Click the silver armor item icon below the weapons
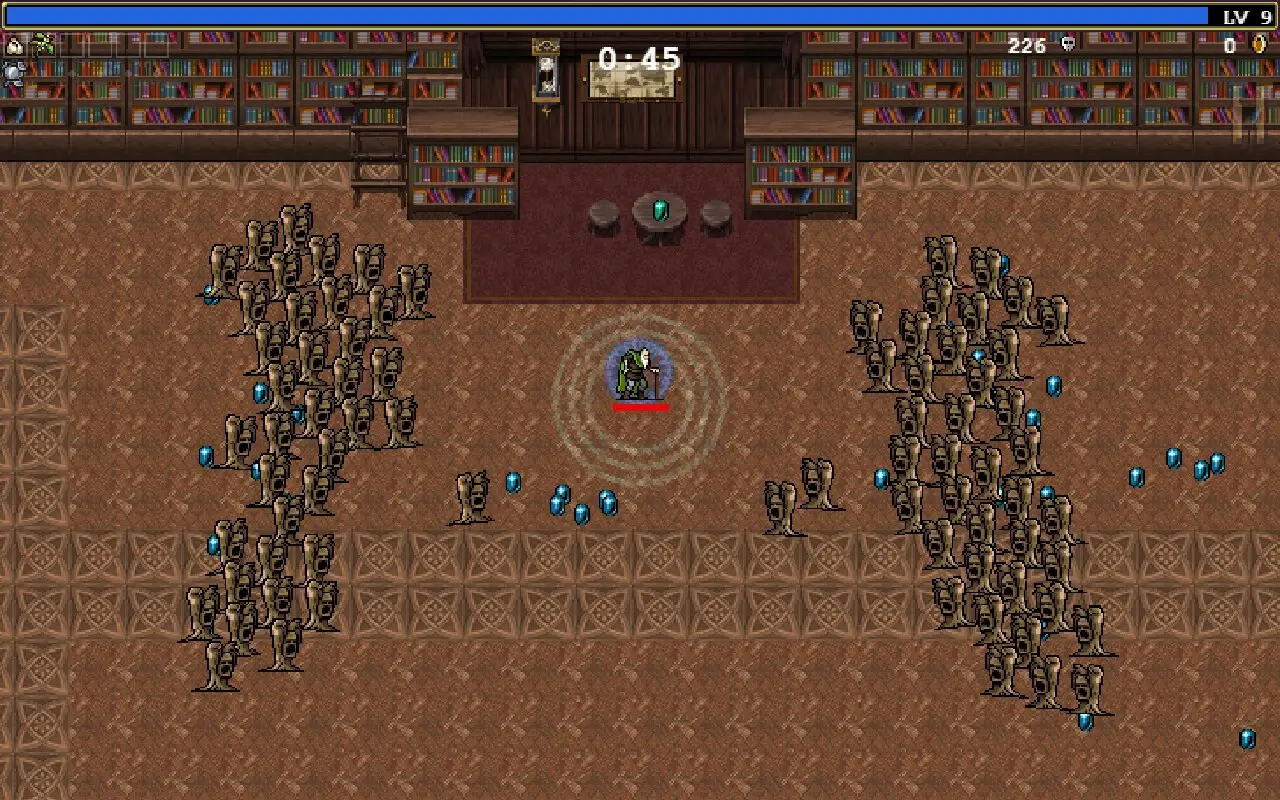 pos(13,74)
